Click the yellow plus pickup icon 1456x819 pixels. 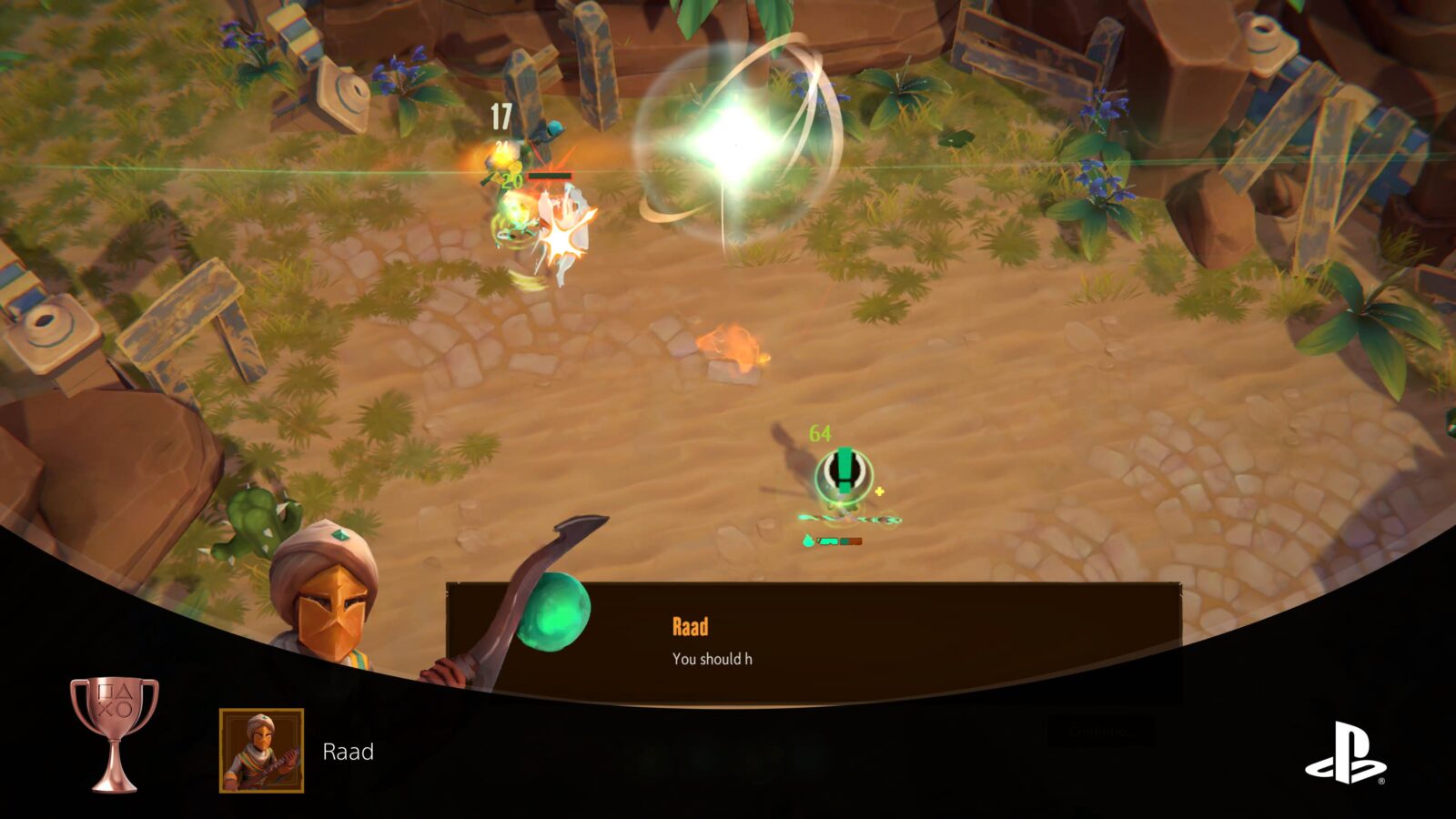(879, 491)
